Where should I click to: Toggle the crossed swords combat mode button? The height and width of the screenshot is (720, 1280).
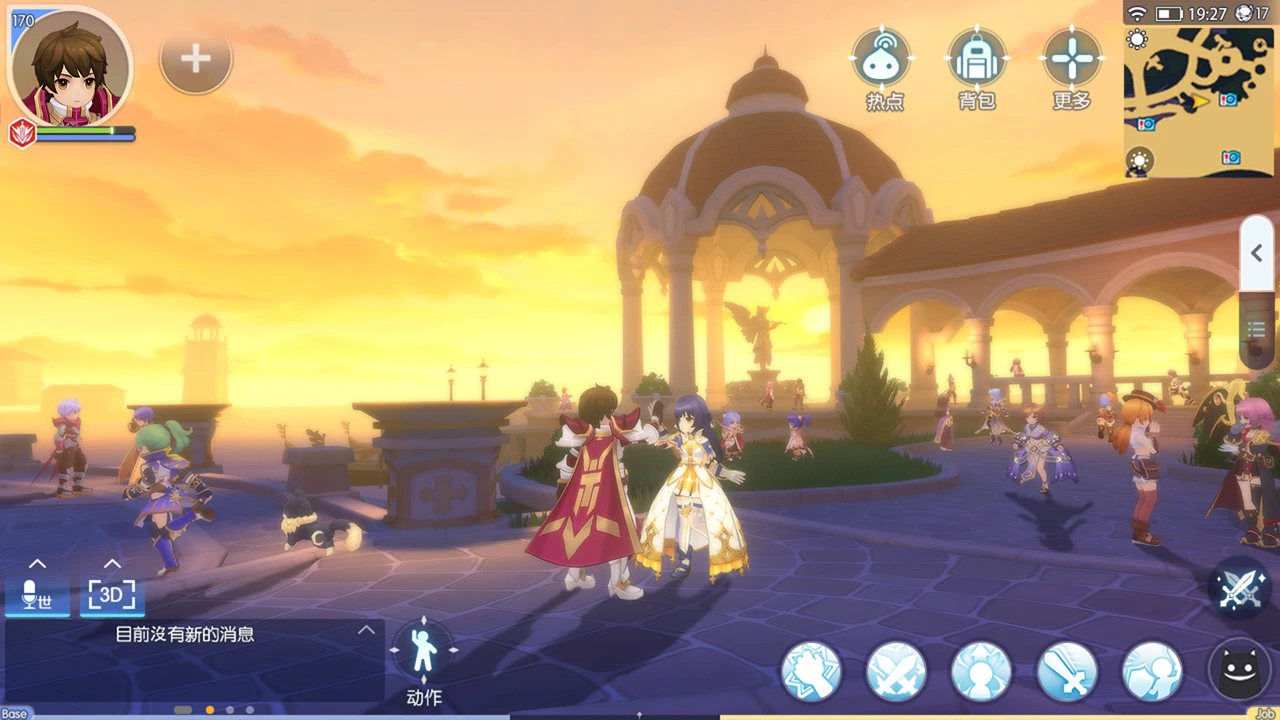click(1240, 588)
